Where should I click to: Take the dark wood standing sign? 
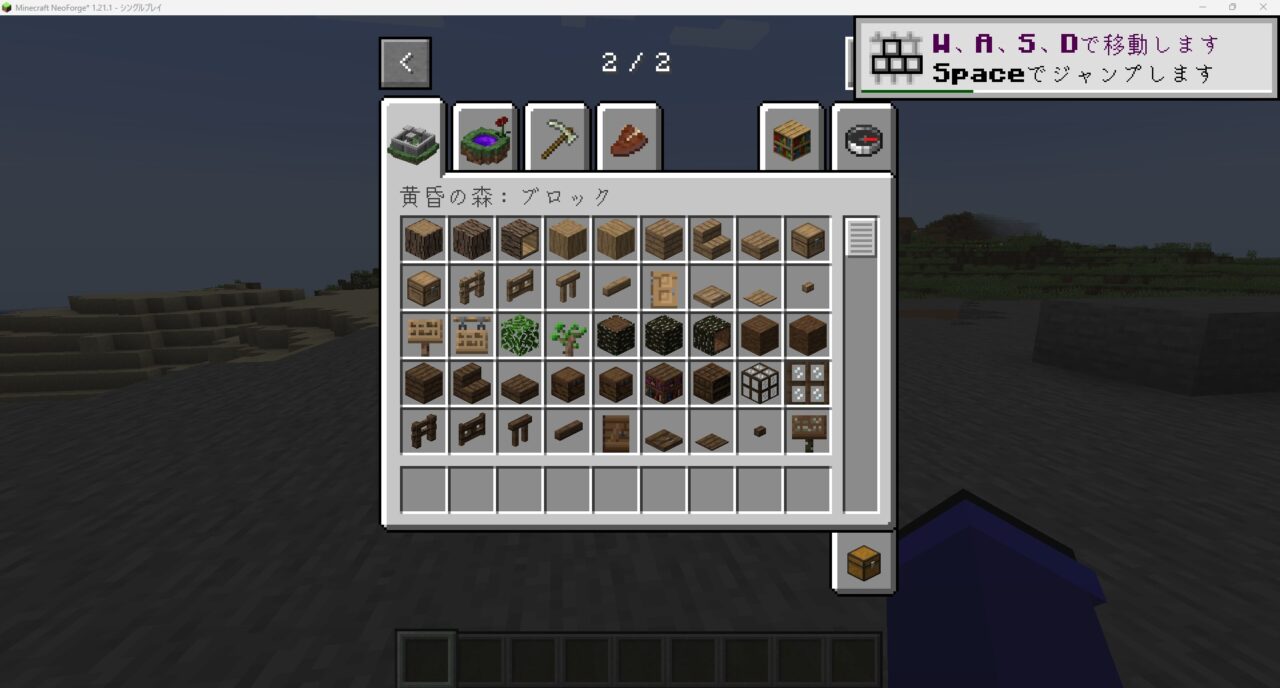(808, 432)
